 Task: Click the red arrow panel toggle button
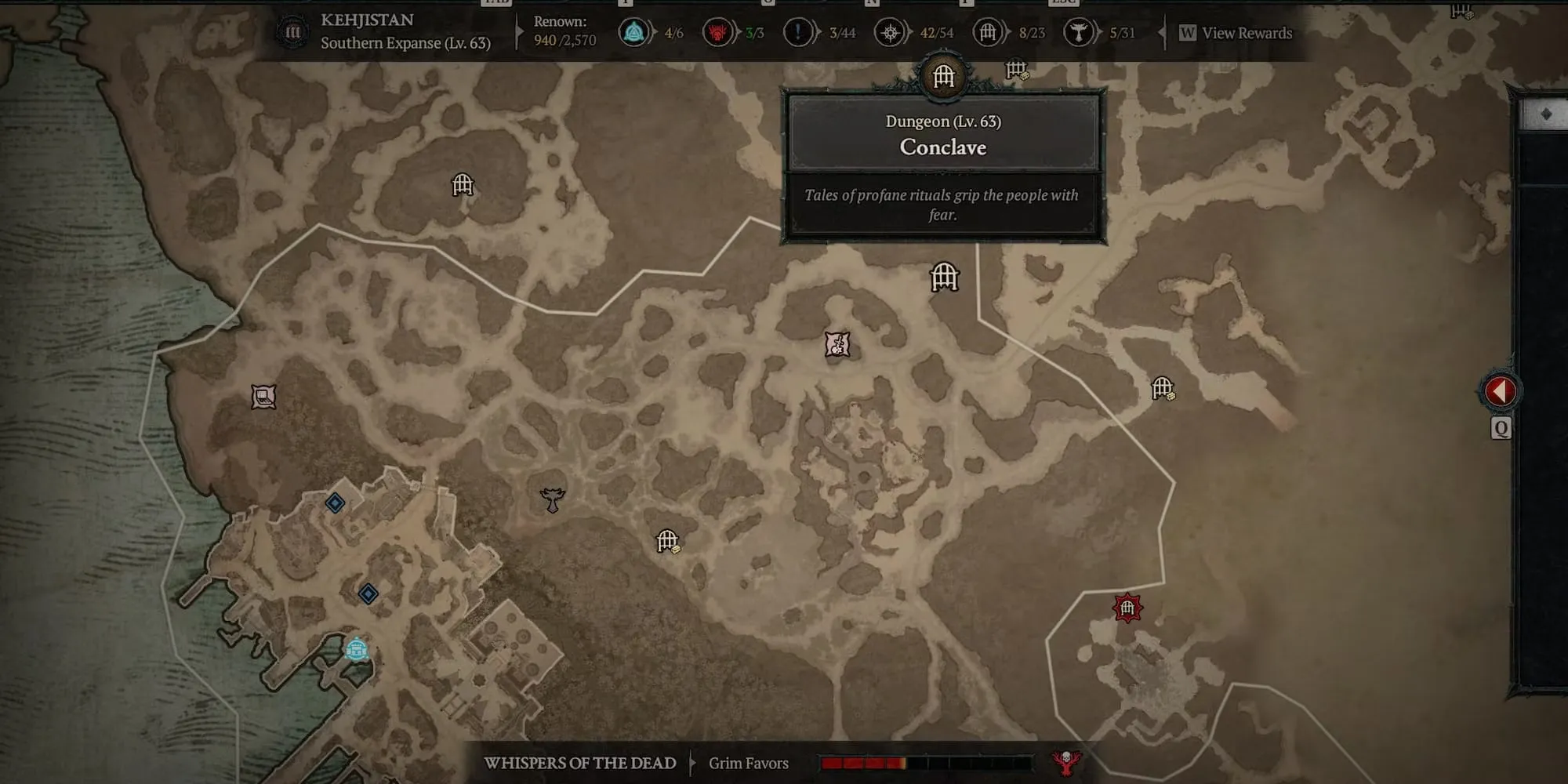[1500, 391]
